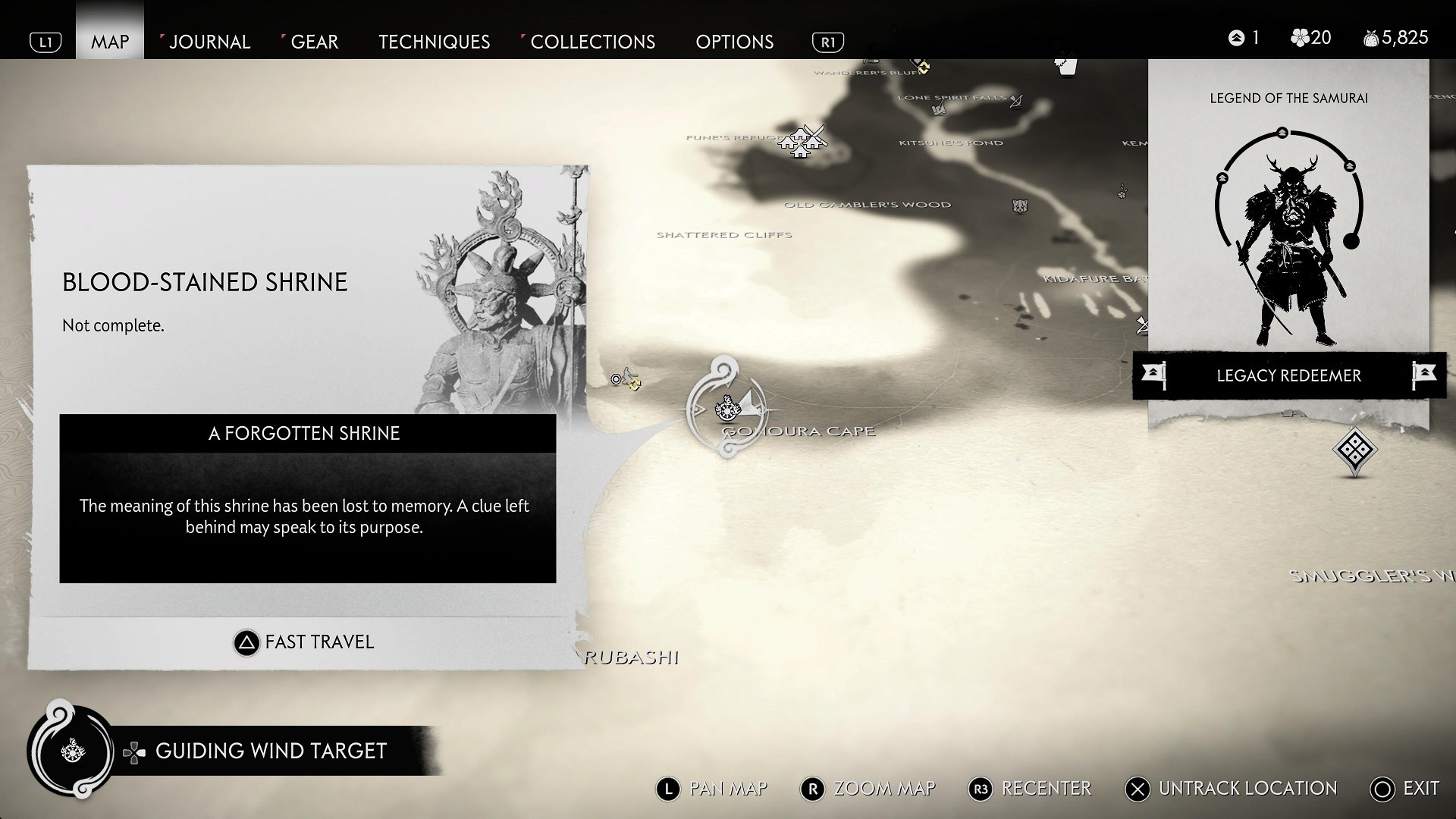The width and height of the screenshot is (1456, 819).
Task: Select the bamboo strike icon below Lone Spirit Falls
Action: tap(939, 110)
